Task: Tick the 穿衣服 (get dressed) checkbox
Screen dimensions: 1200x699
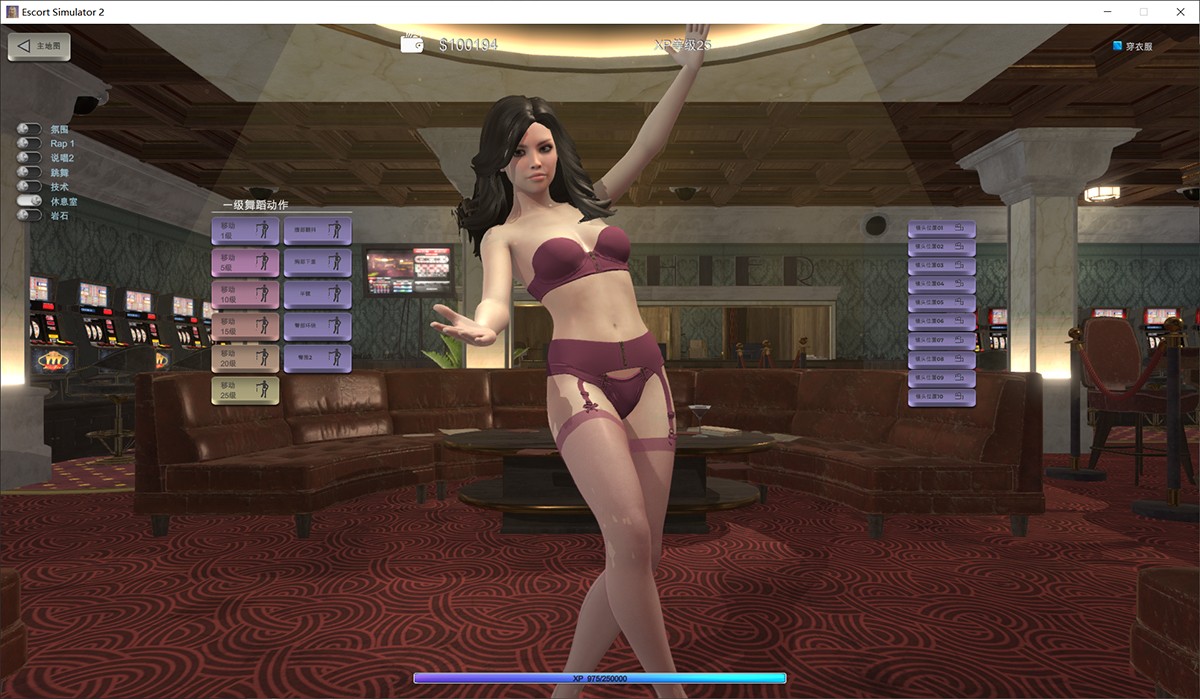Action: coord(1118,46)
